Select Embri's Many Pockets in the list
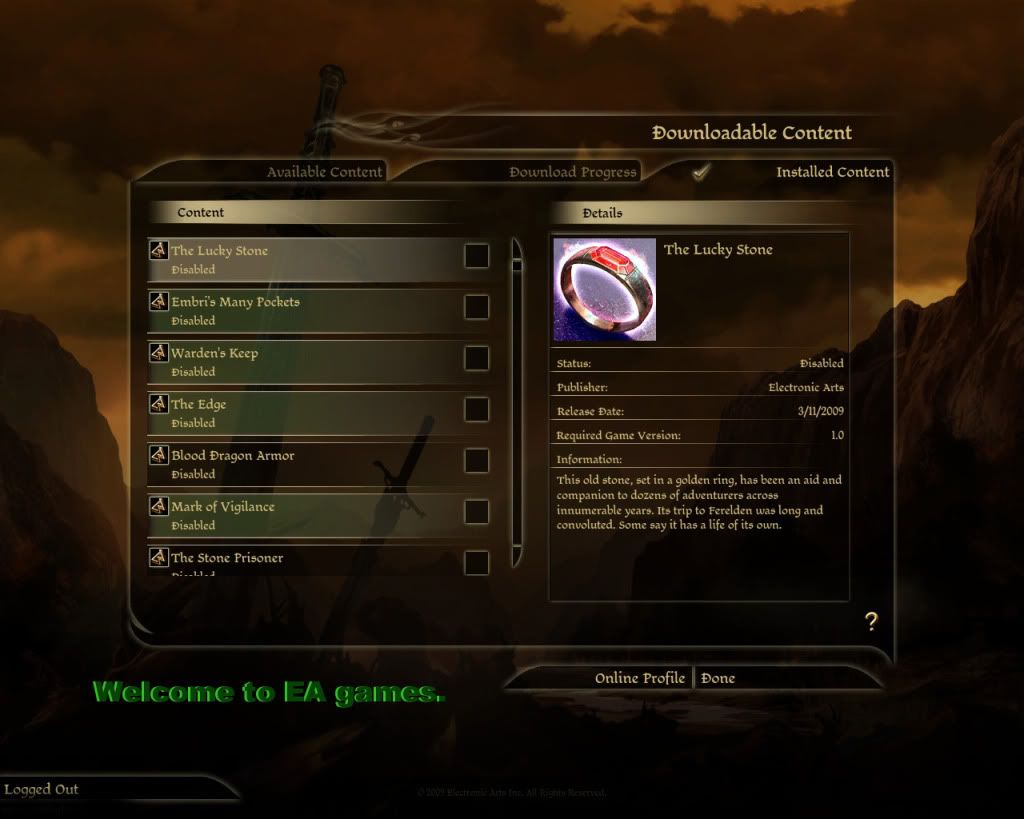Viewport: 1024px width, 819px height. click(x=300, y=310)
